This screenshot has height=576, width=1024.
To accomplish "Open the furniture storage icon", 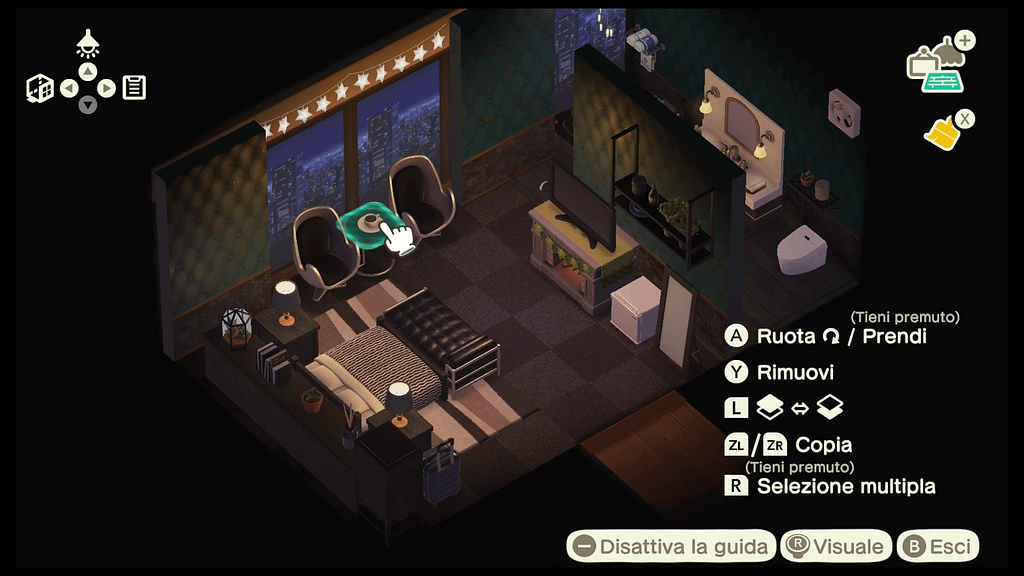I will (935, 68).
